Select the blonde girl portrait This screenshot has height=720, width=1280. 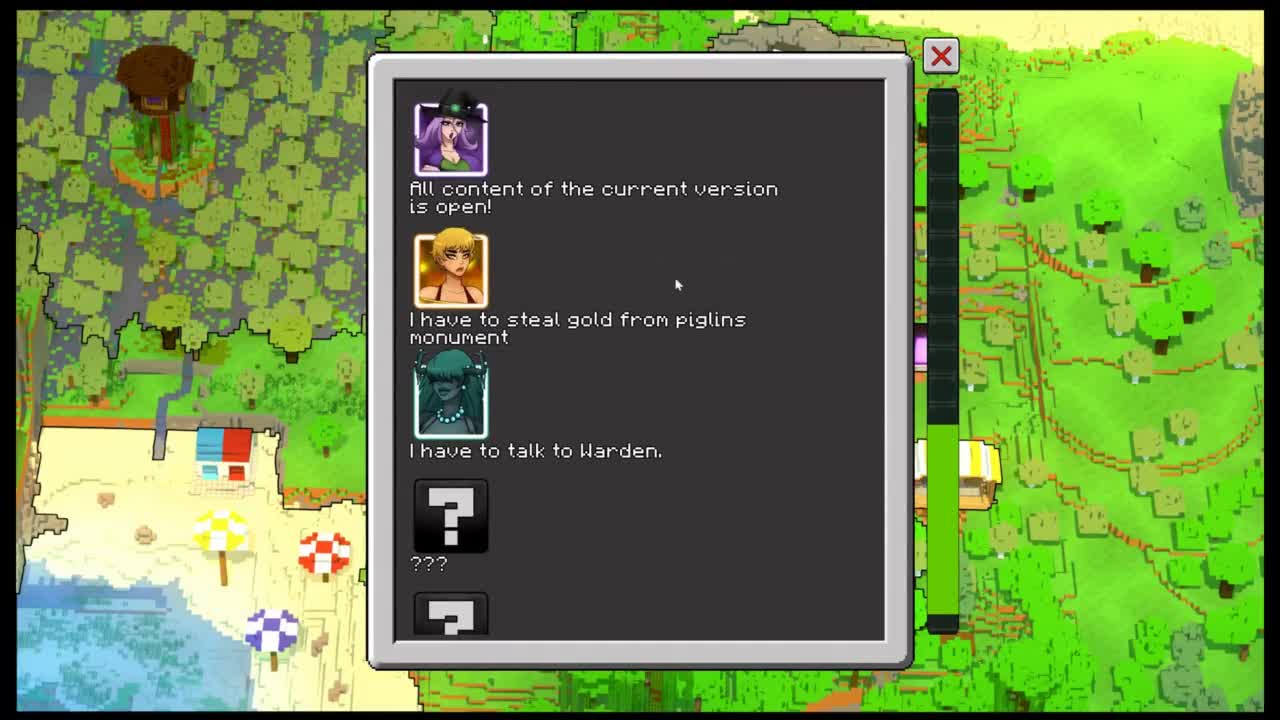[451, 270]
